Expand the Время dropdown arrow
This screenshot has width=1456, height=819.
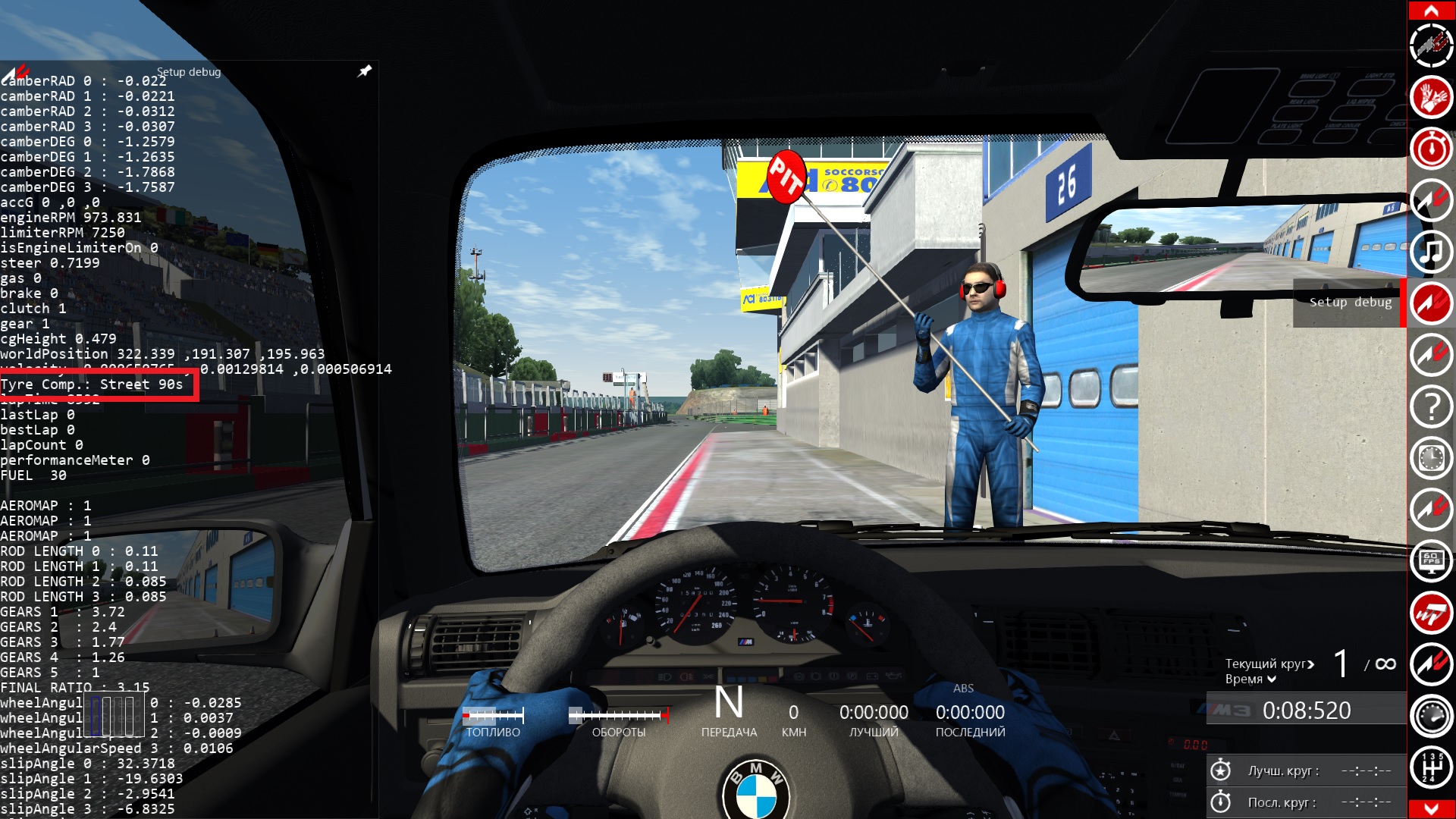tap(1272, 679)
